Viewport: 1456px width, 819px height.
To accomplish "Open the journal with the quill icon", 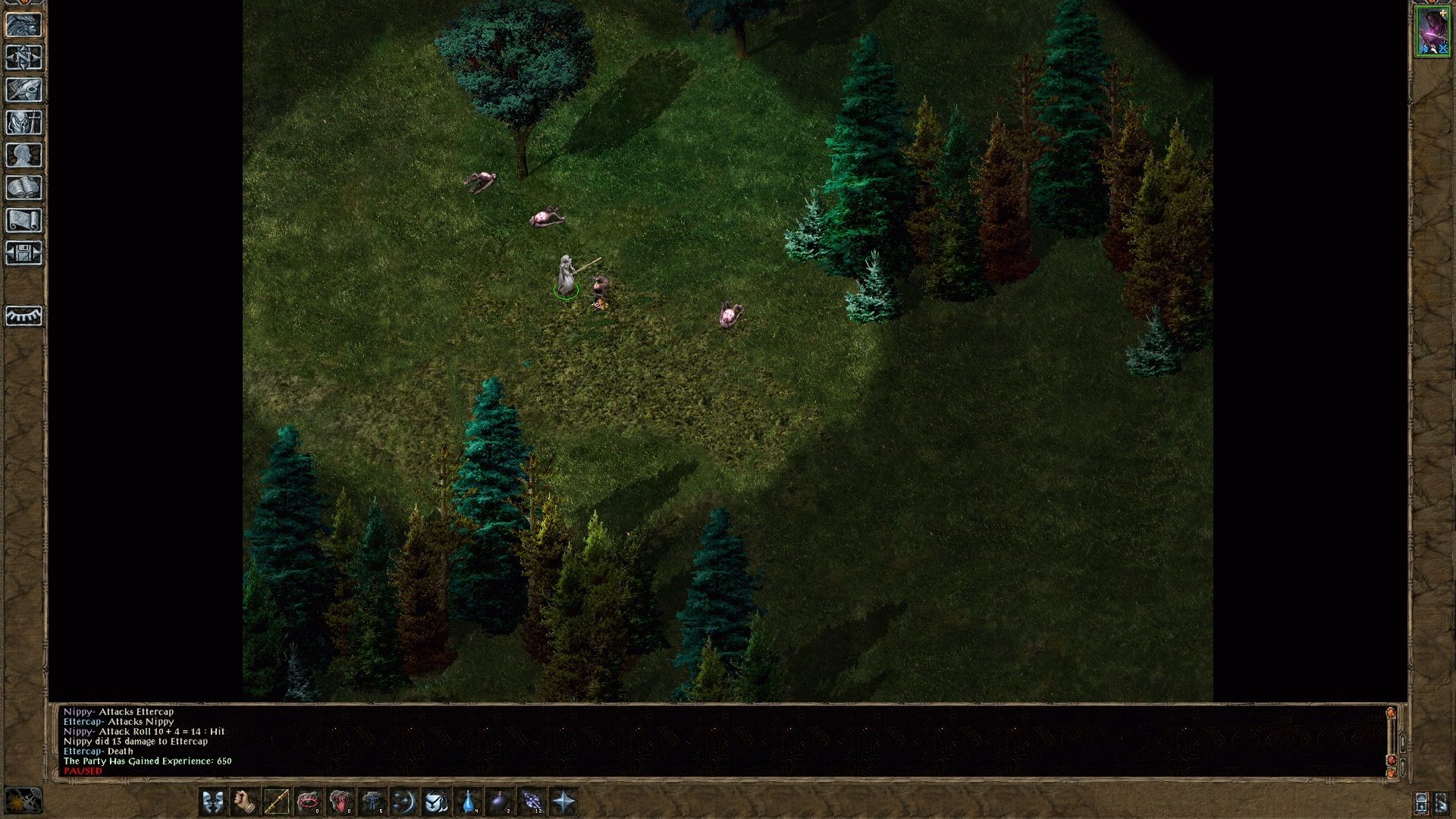I will (x=24, y=90).
